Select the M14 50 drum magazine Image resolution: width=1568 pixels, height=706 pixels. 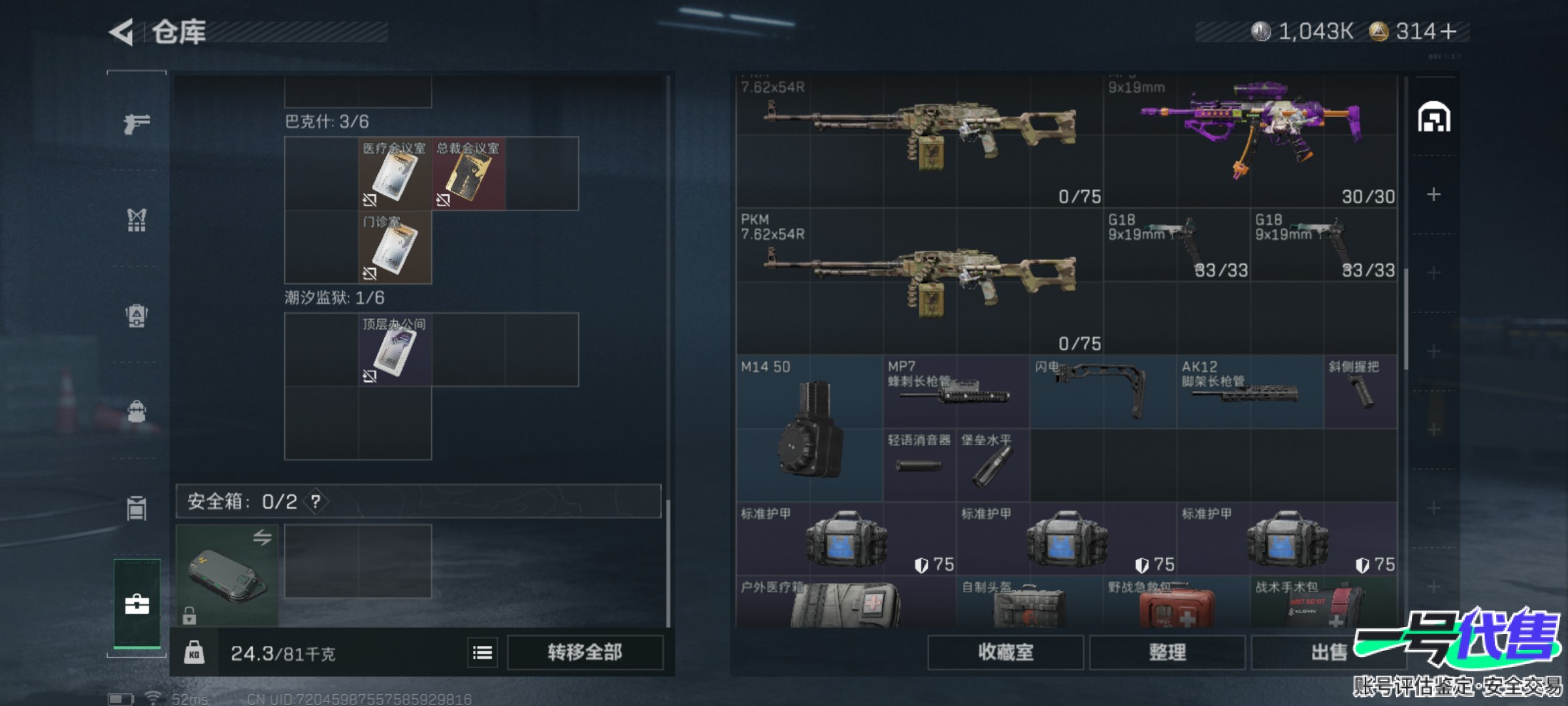[809, 428]
